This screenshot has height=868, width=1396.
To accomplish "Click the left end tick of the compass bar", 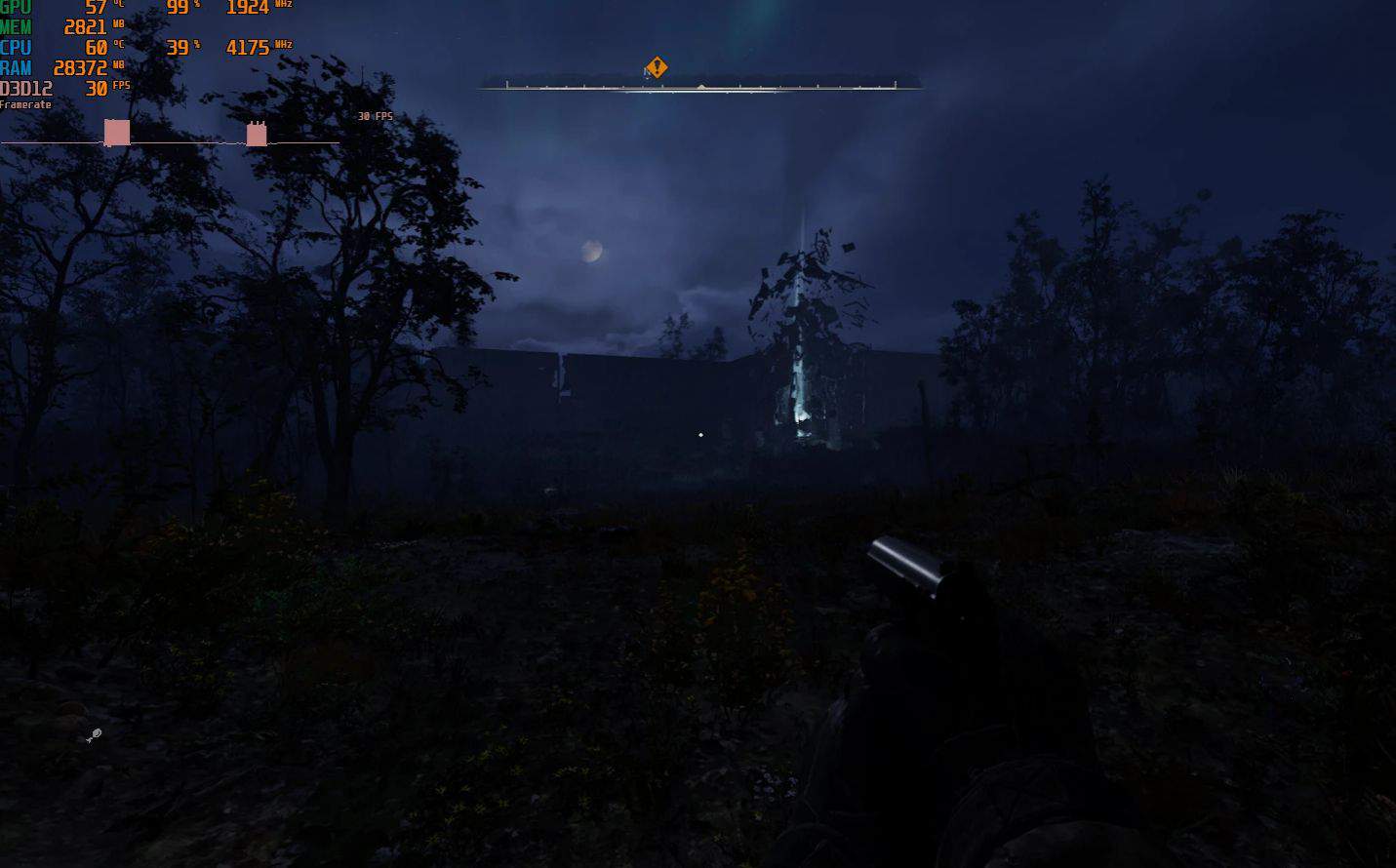I will click(506, 83).
